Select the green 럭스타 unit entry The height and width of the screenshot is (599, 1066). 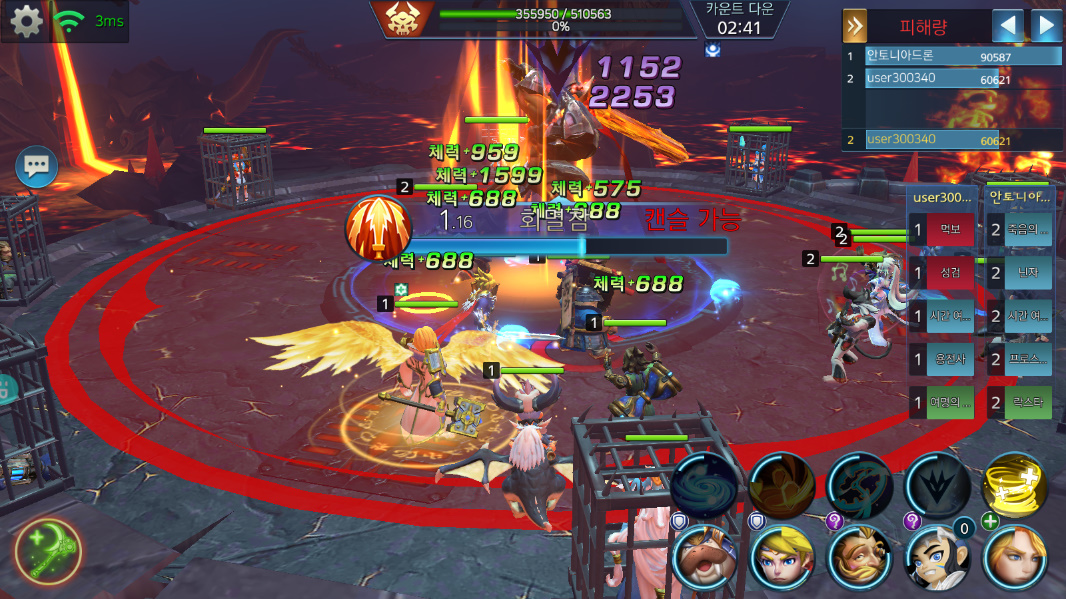click(x=1020, y=403)
